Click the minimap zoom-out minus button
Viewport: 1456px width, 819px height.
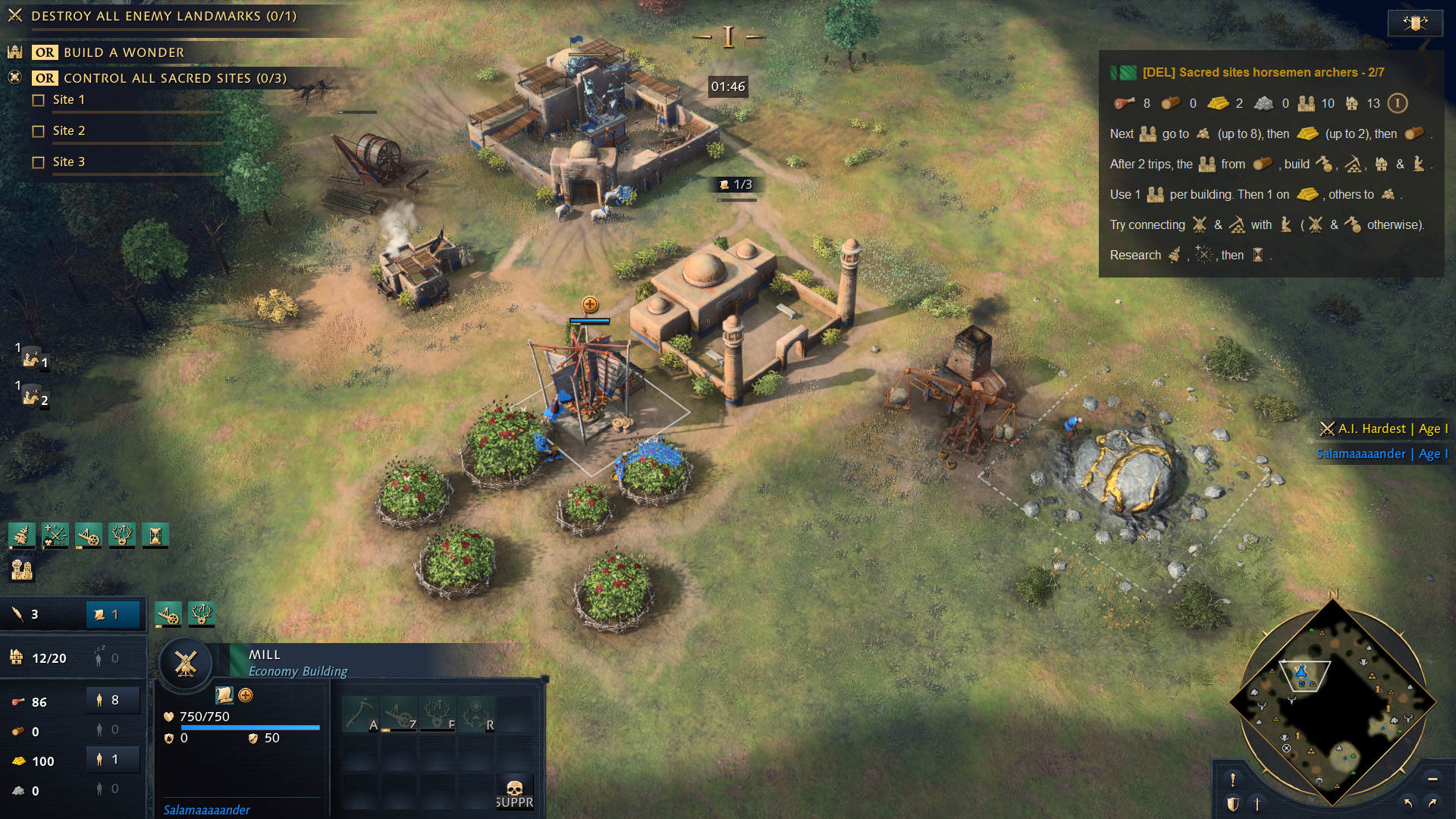coord(1432,779)
